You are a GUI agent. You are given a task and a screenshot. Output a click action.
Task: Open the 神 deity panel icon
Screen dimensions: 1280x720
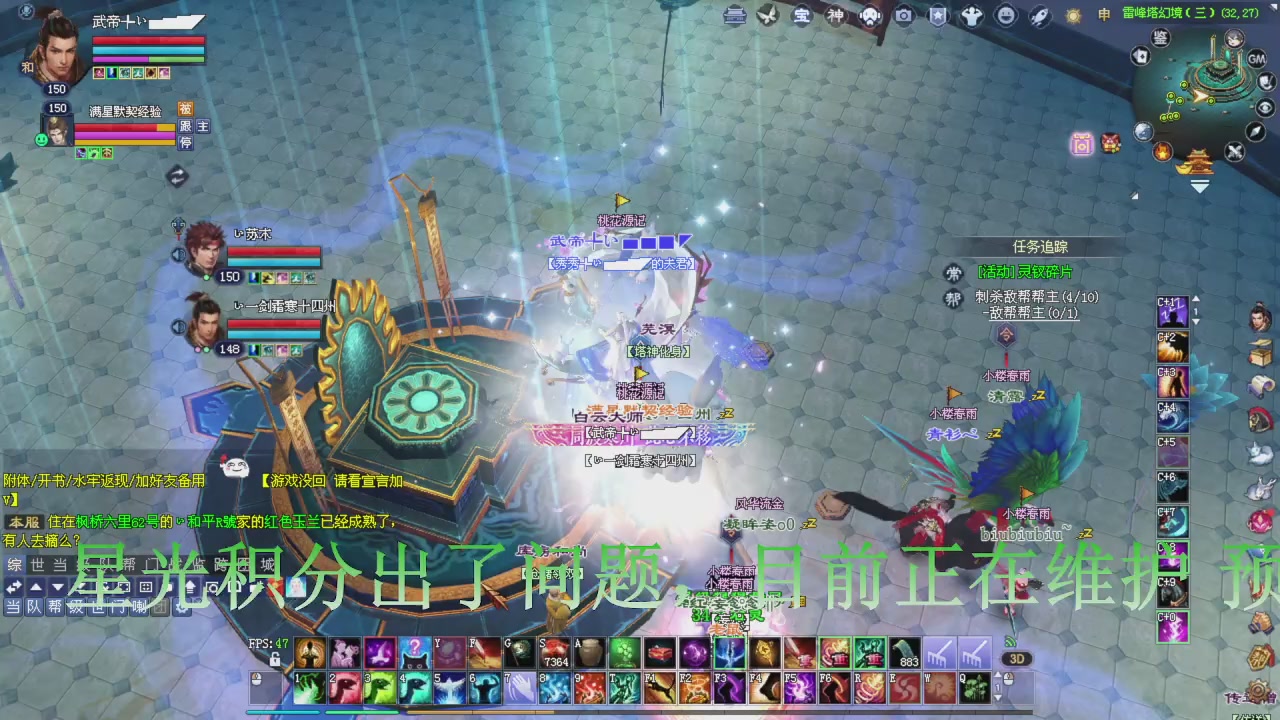(x=836, y=17)
